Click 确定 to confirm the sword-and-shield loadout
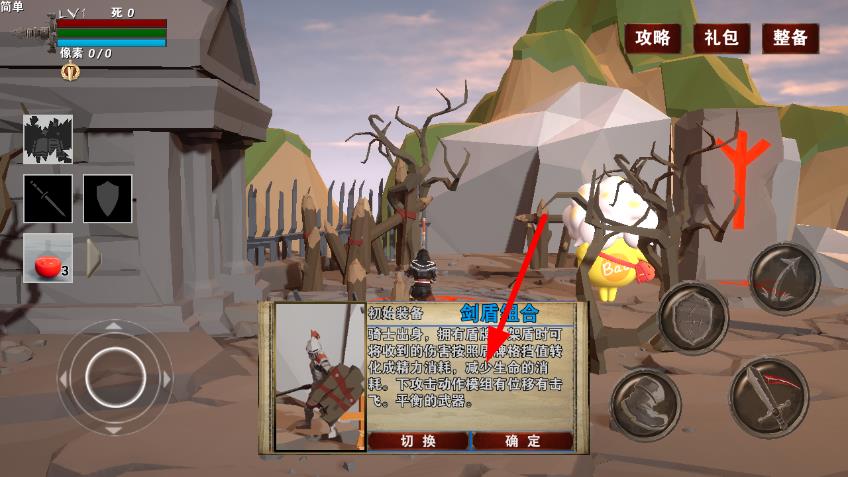This screenshot has width=848, height=477. tap(523, 441)
